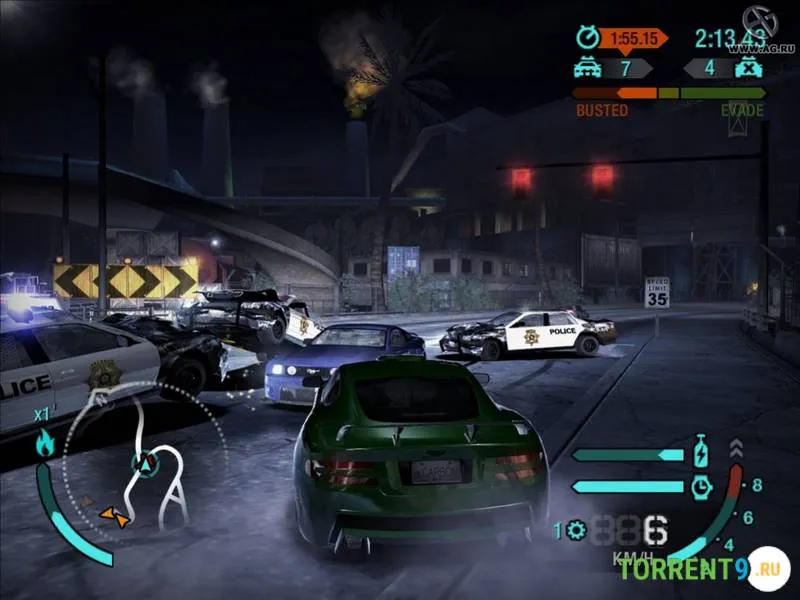Activate the speedbreaker stopwatch icon
Image resolution: width=800 pixels, height=600 pixels.
(x=702, y=487)
